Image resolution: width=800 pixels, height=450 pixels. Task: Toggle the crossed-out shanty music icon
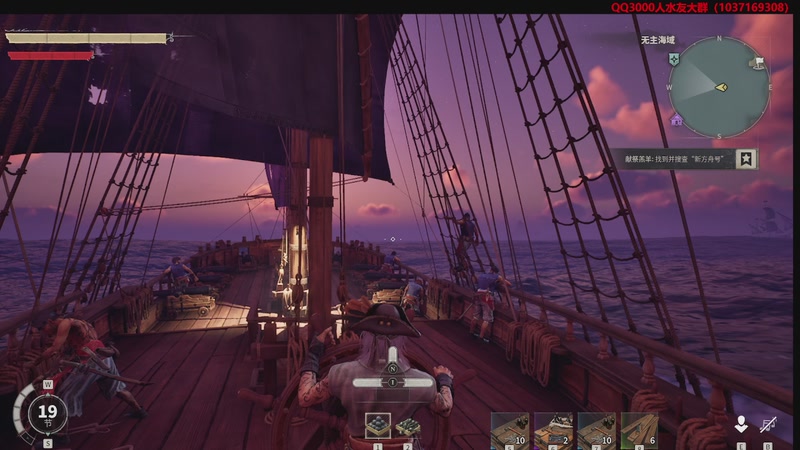770,424
